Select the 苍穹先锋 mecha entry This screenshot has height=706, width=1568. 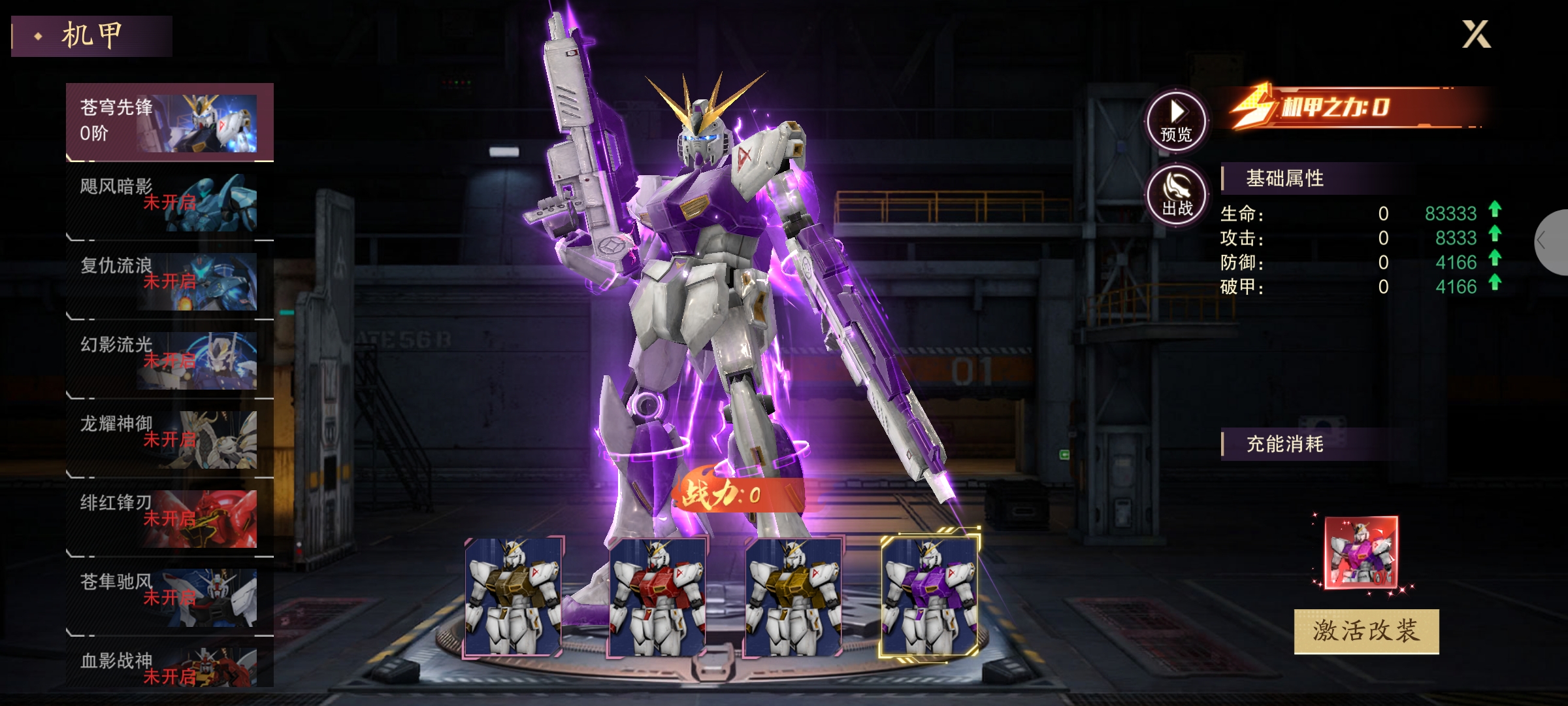[x=169, y=122]
